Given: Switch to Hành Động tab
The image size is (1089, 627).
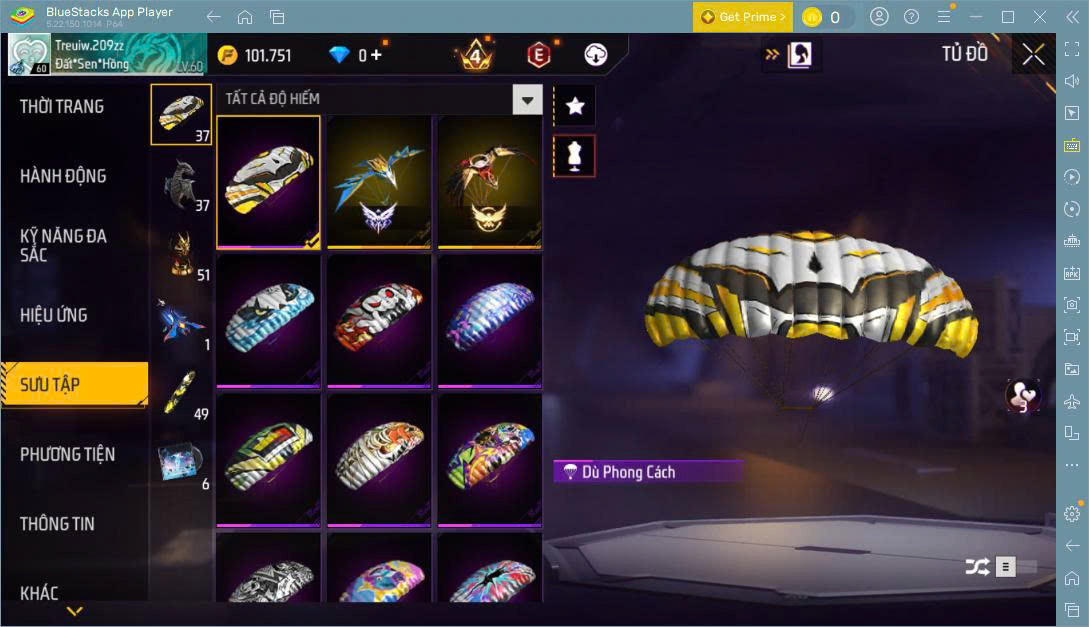Looking at the screenshot, I should [x=63, y=176].
